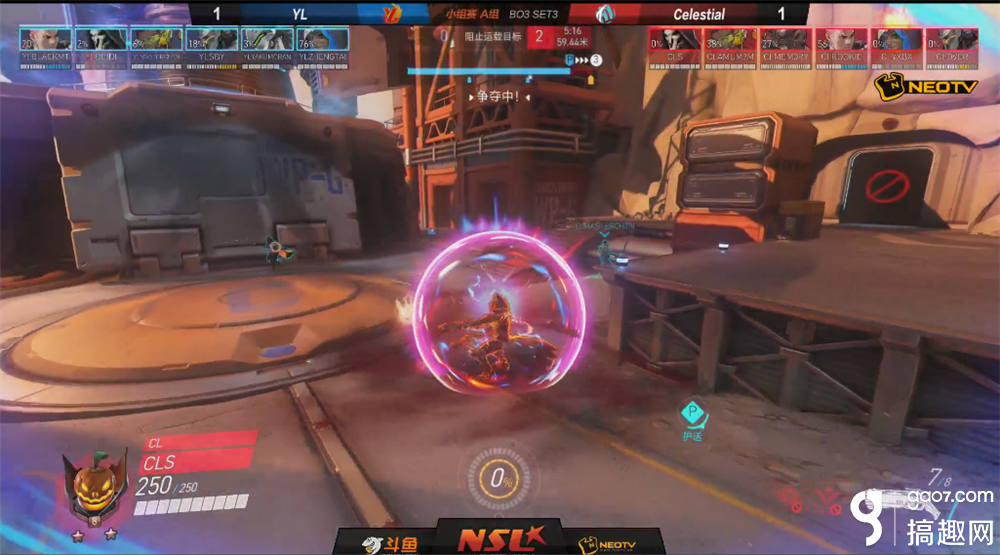The image size is (1000, 555).
Task: Click the NEOTV logo in the top corner
Action: click(x=912, y=87)
